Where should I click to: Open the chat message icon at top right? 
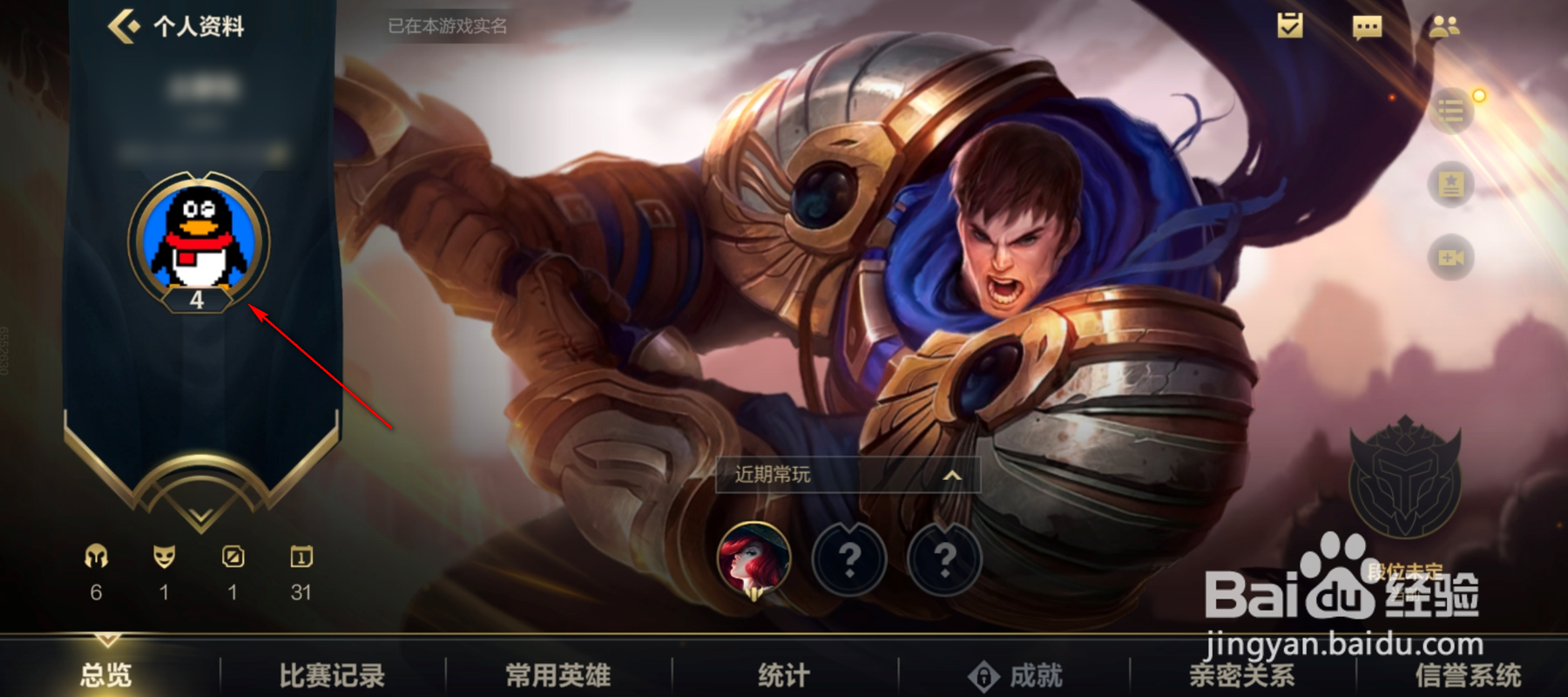(1368, 28)
